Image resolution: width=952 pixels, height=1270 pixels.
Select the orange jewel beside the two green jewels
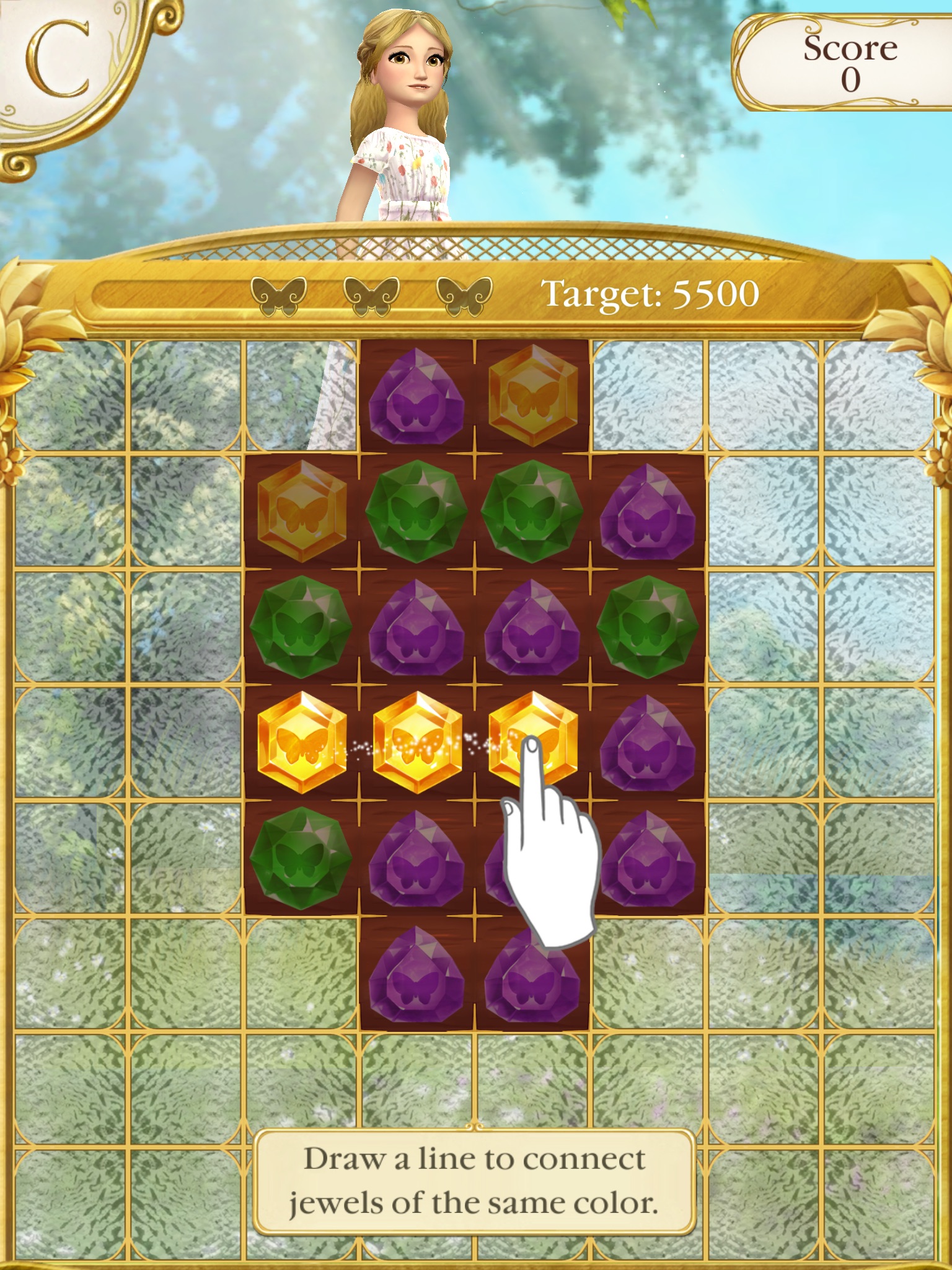click(x=302, y=512)
